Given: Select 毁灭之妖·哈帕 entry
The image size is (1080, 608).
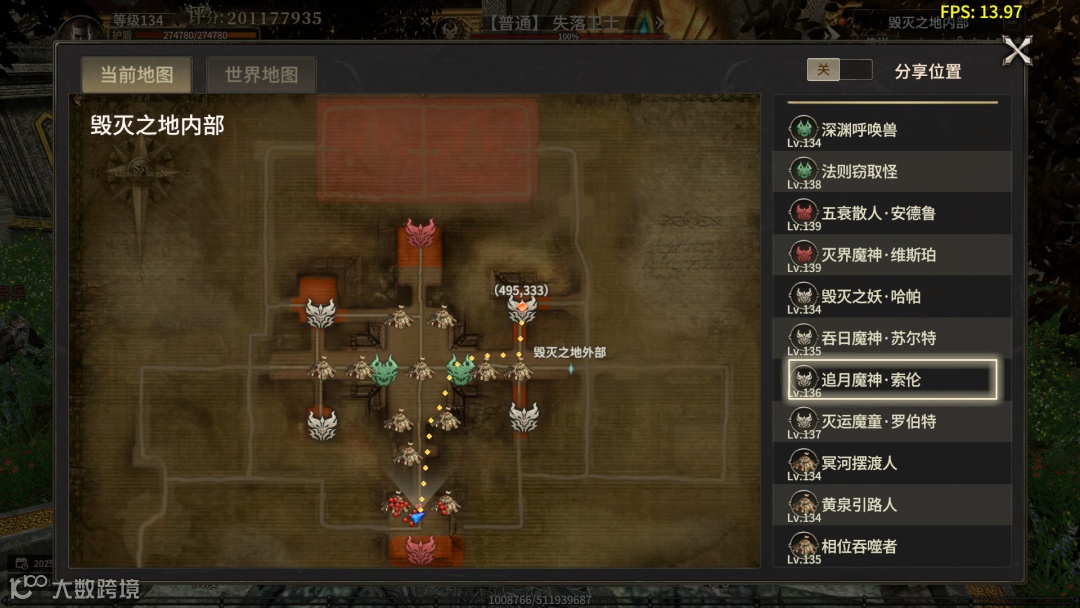Looking at the screenshot, I should point(892,297).
